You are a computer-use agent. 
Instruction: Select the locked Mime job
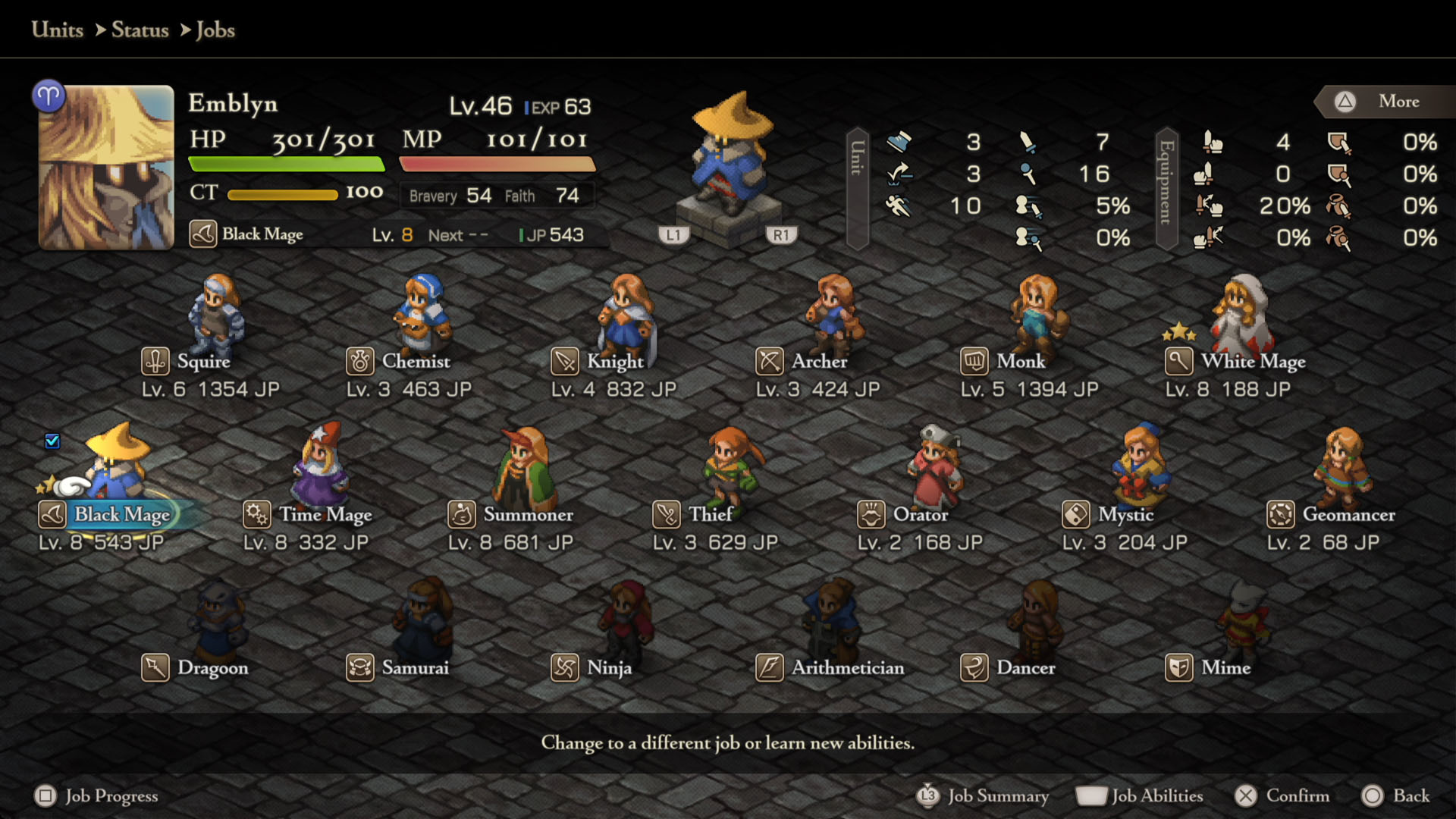point(1225,668)
